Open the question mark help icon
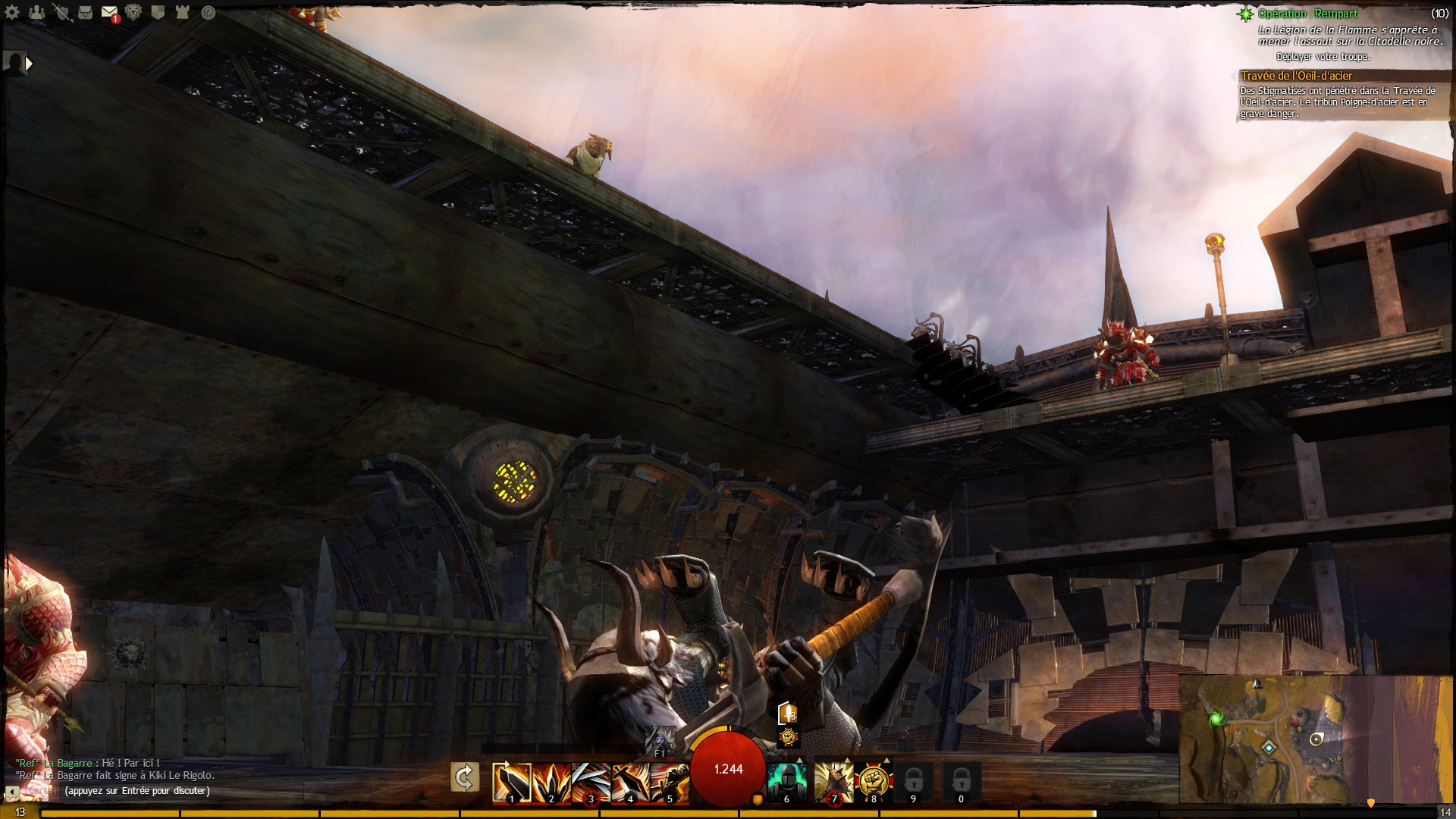 pyautogui.click(x=208, y=13)
